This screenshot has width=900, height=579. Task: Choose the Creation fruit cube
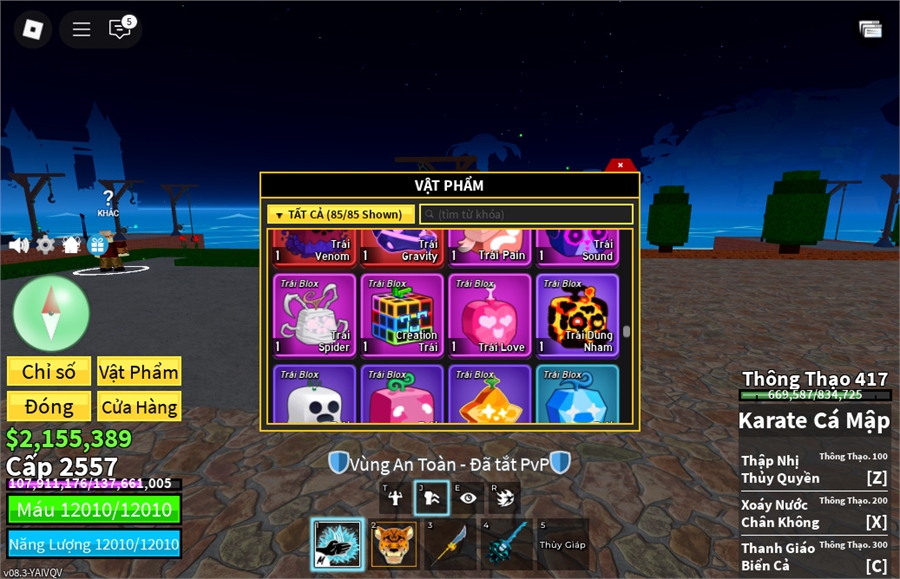tap(401, 315)
